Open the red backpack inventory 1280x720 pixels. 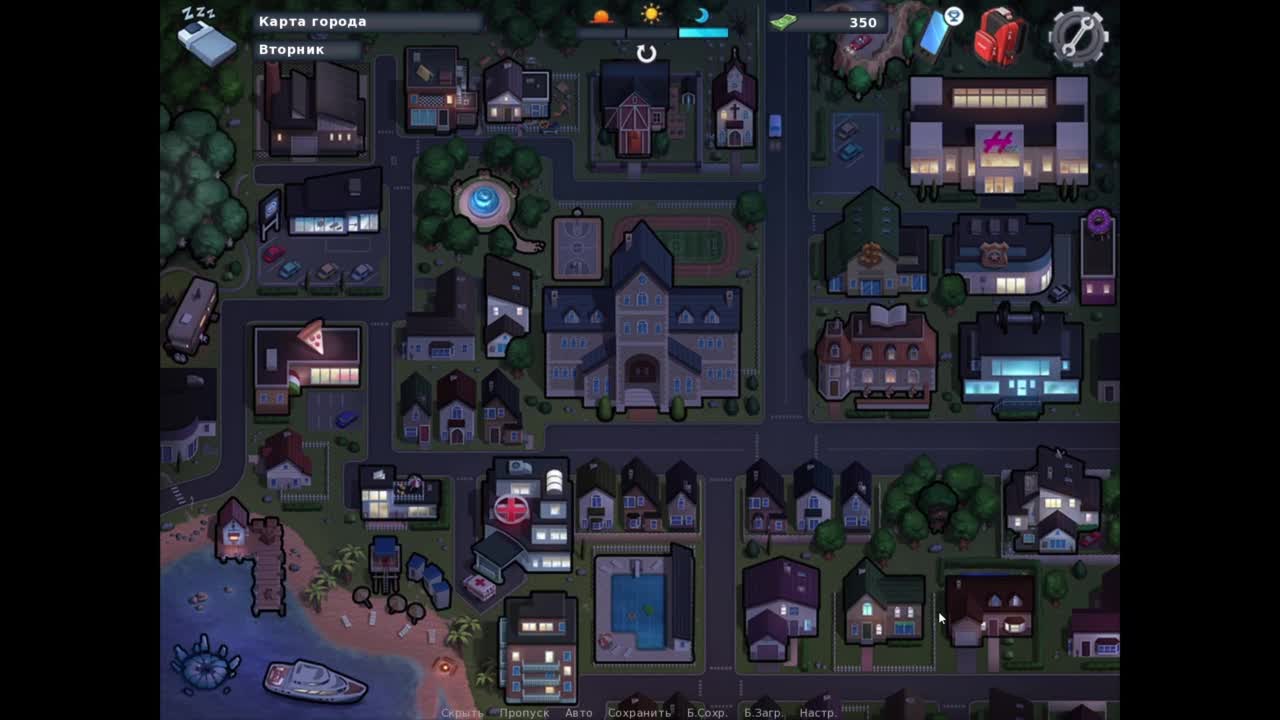point(1000,36)
